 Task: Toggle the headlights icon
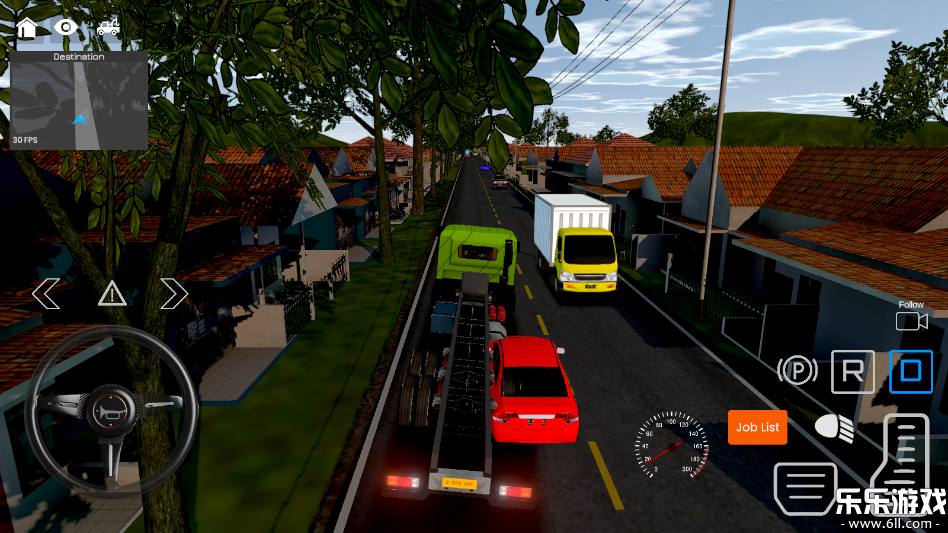point(834,428)
